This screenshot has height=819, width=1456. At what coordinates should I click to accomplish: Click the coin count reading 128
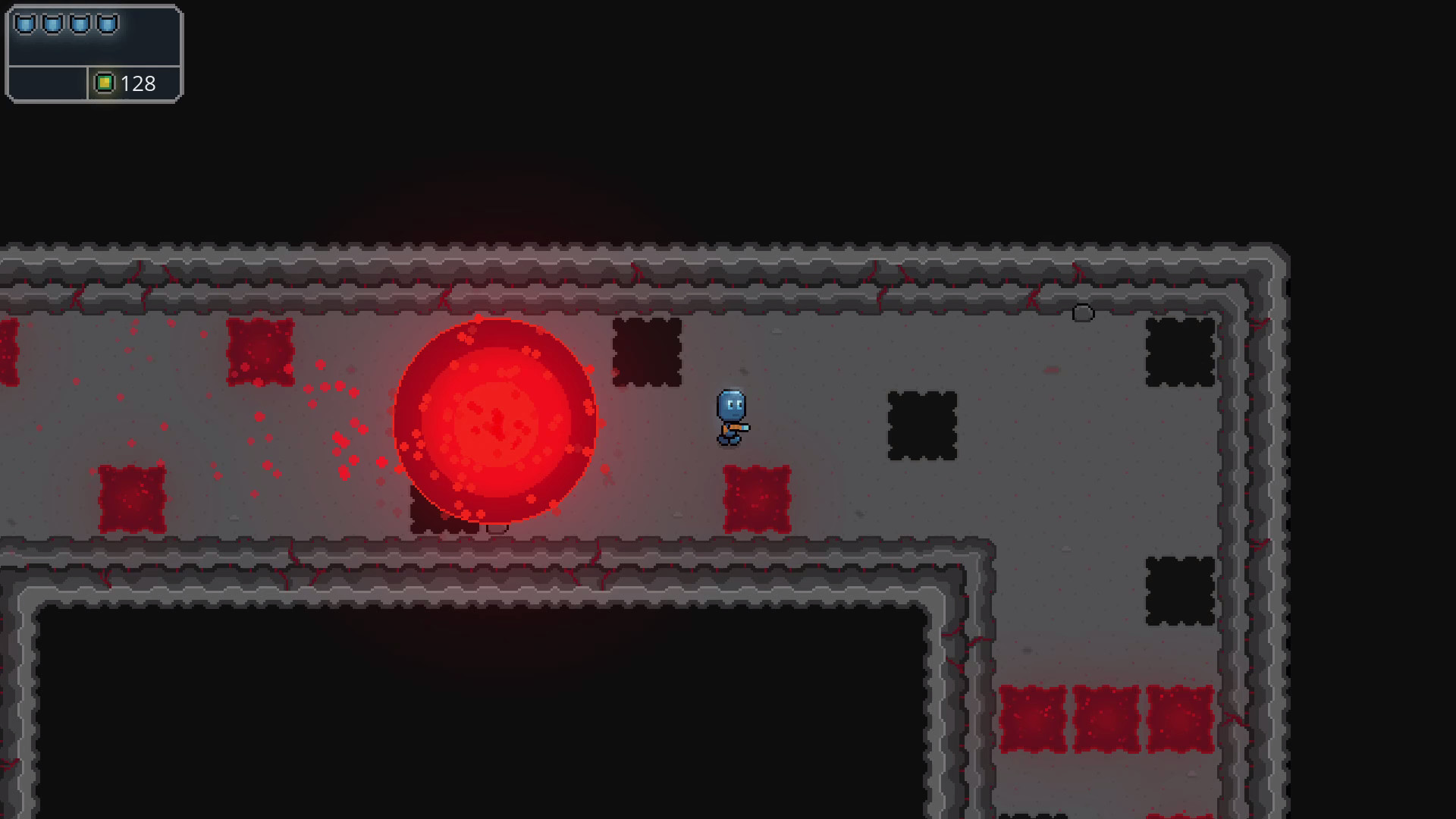click(x=139, y=83)
